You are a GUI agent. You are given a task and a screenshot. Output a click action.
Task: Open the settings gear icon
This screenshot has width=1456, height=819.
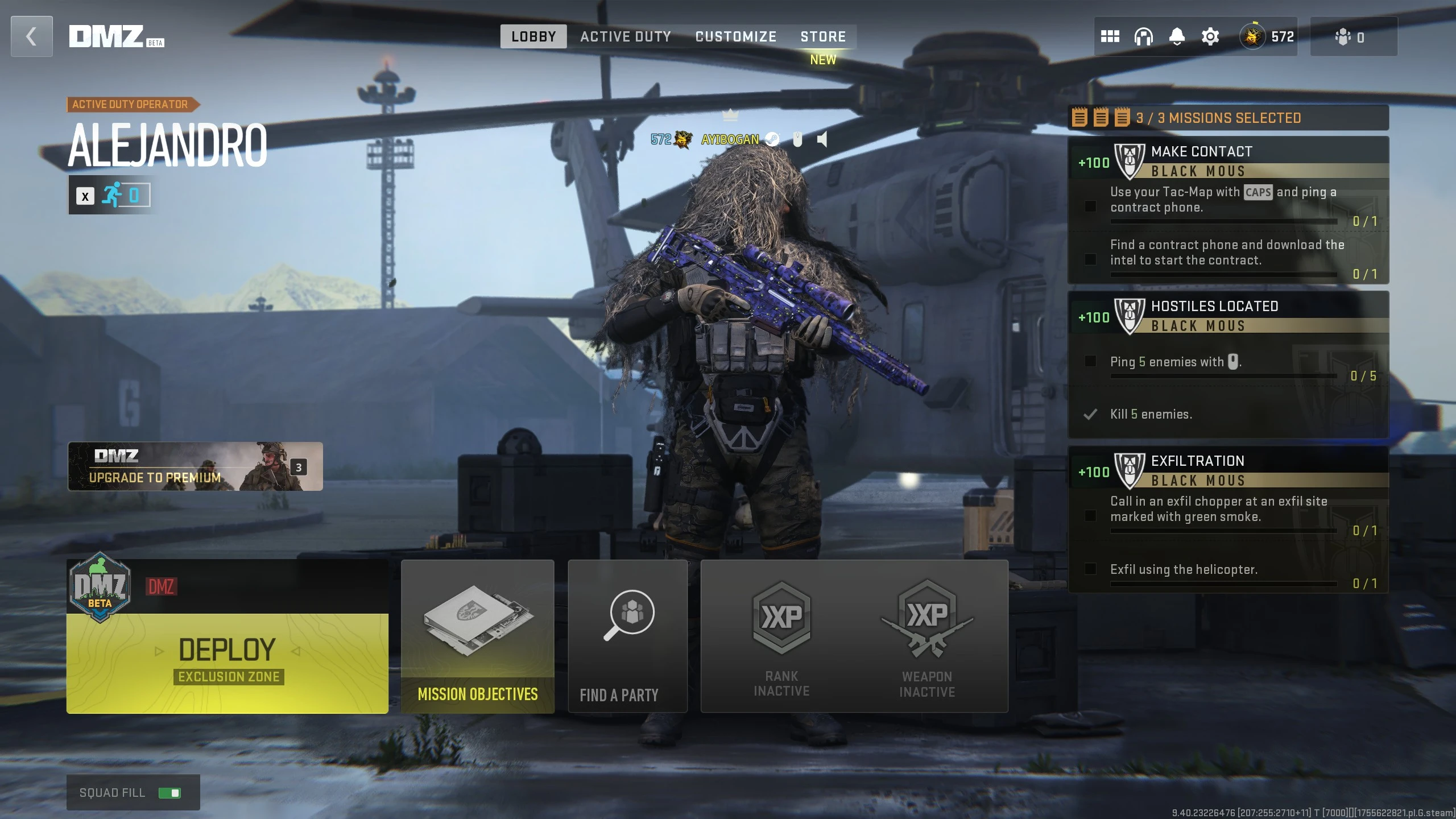pyautogui.click(x=1210, y=36)
